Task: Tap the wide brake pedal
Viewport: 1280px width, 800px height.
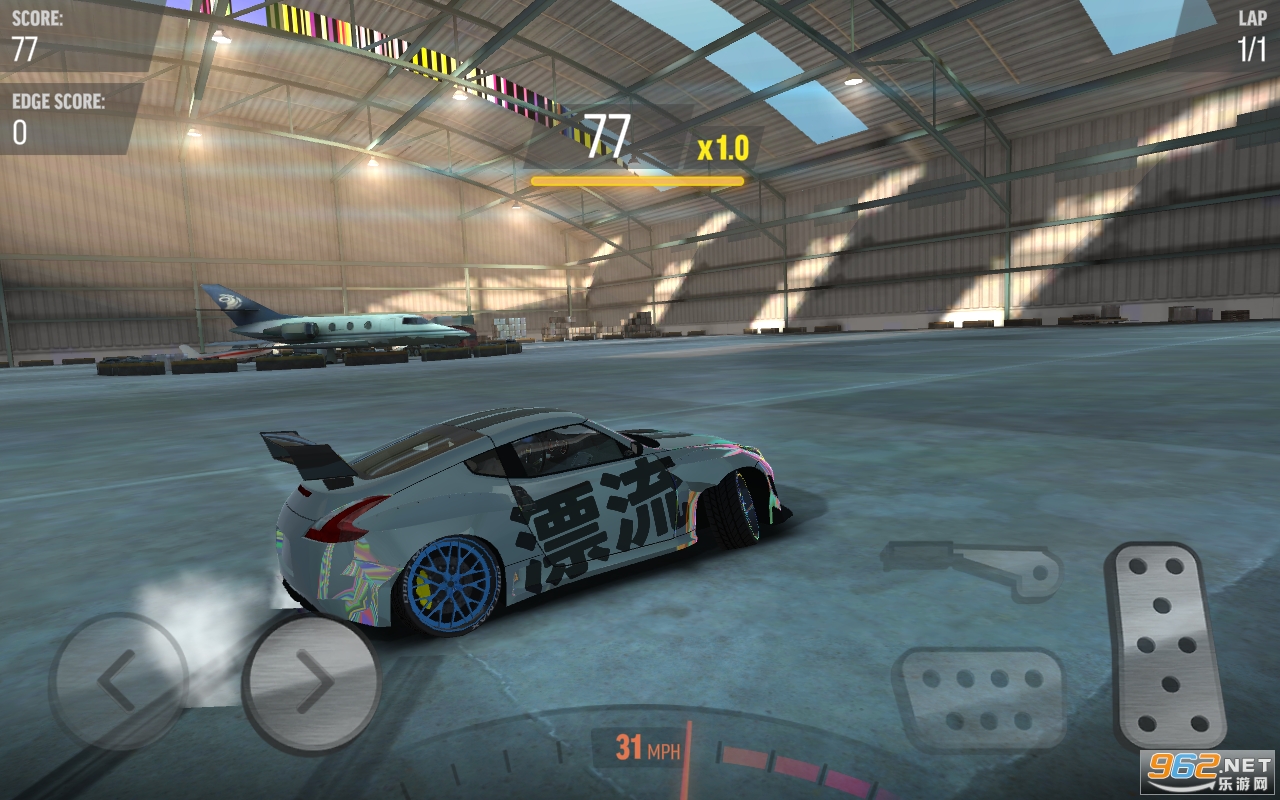Action: [977, 698]
